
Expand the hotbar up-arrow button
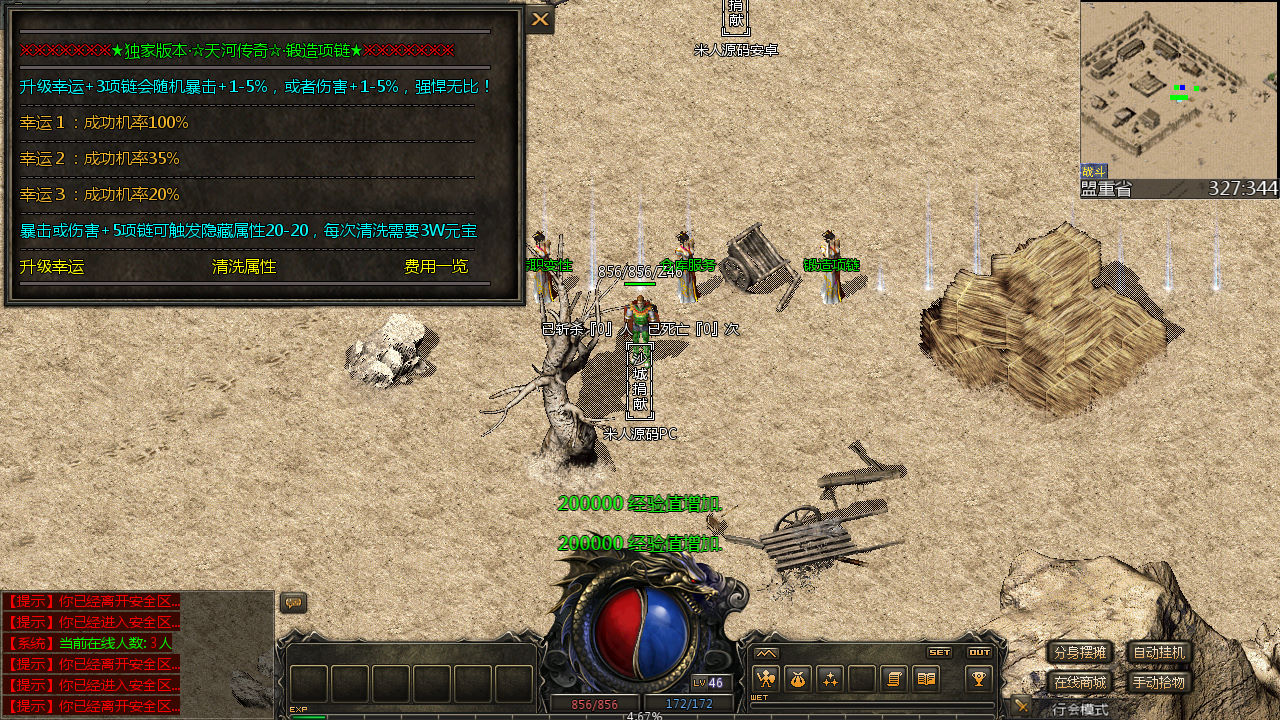pos(766,653)
